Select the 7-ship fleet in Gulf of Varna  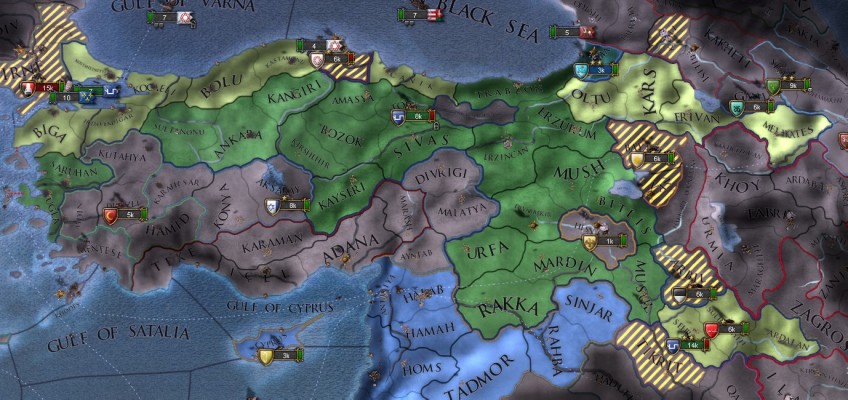point(164,17)
